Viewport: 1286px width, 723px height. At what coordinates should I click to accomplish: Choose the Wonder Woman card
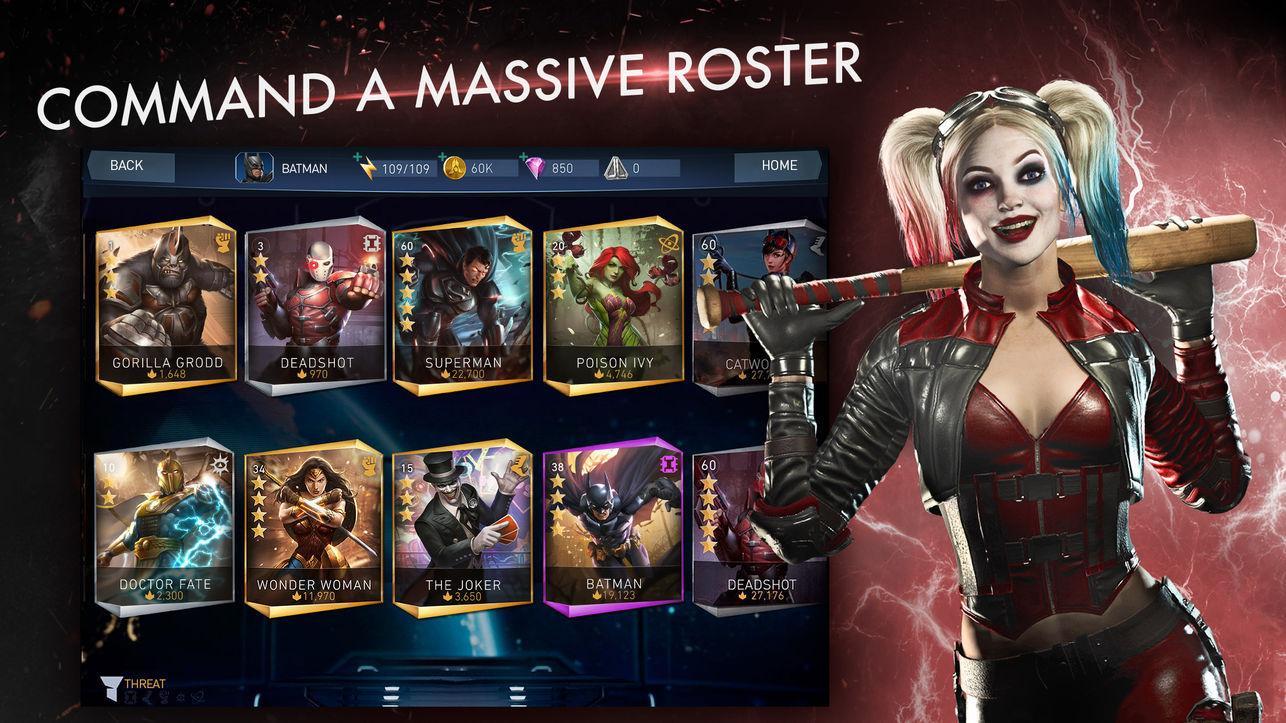[314, 527]
